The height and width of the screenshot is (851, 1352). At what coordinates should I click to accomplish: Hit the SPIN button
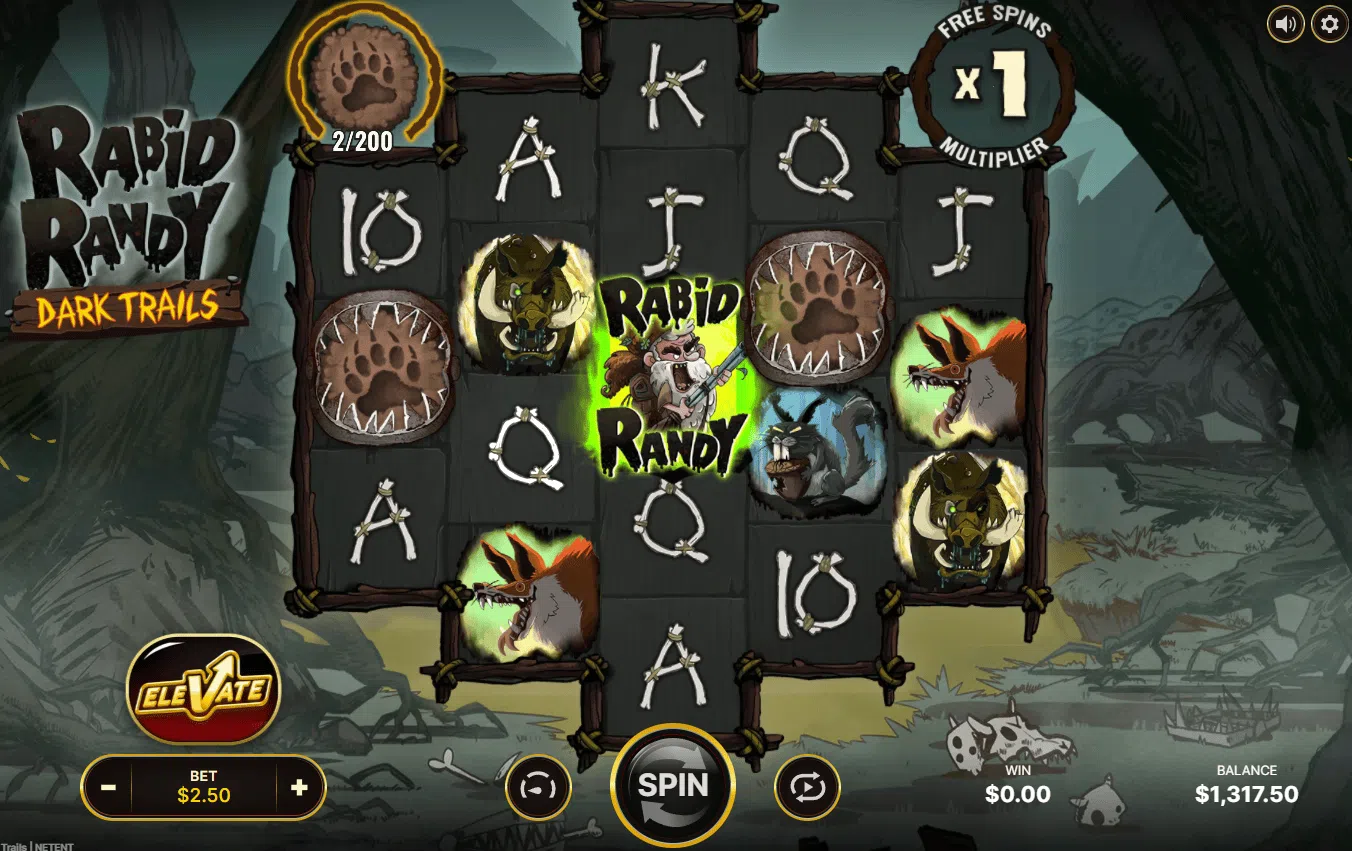point(672,785)
